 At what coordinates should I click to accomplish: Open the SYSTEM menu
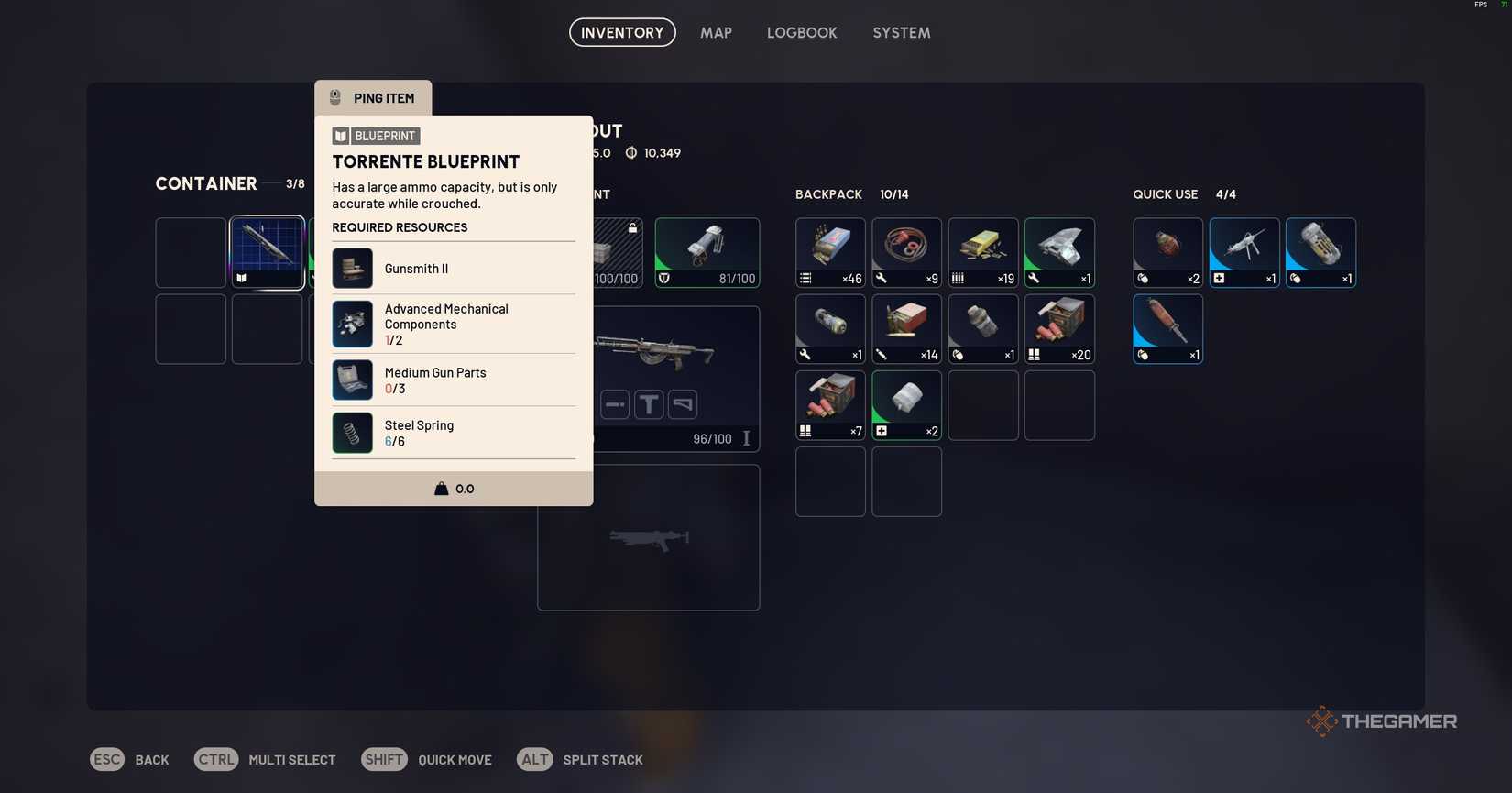coord(901,32)
